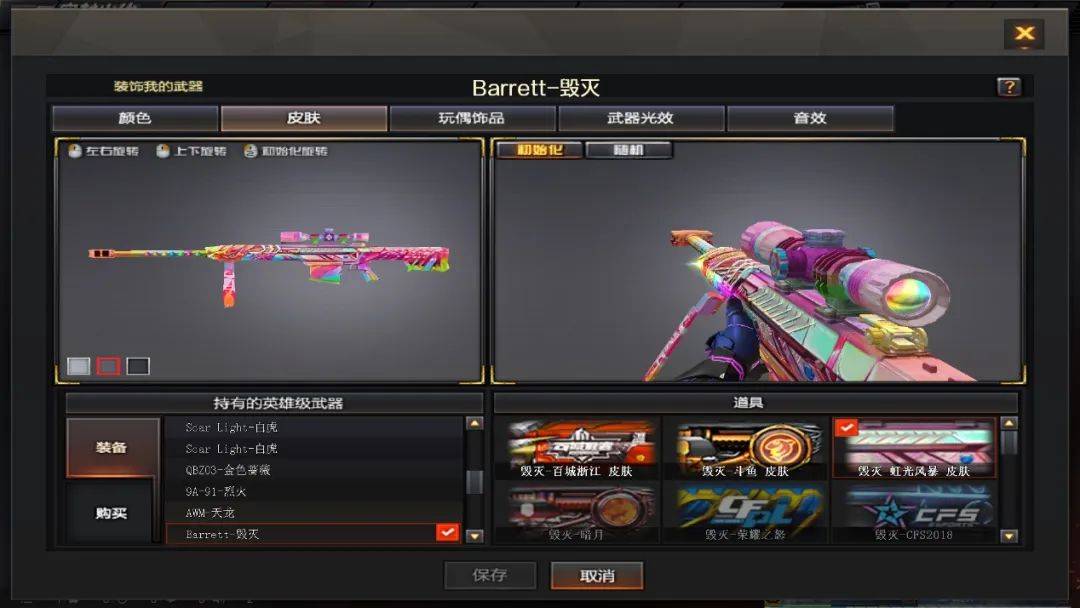Close the weapon decoration window

click(x=1024, y=34)
